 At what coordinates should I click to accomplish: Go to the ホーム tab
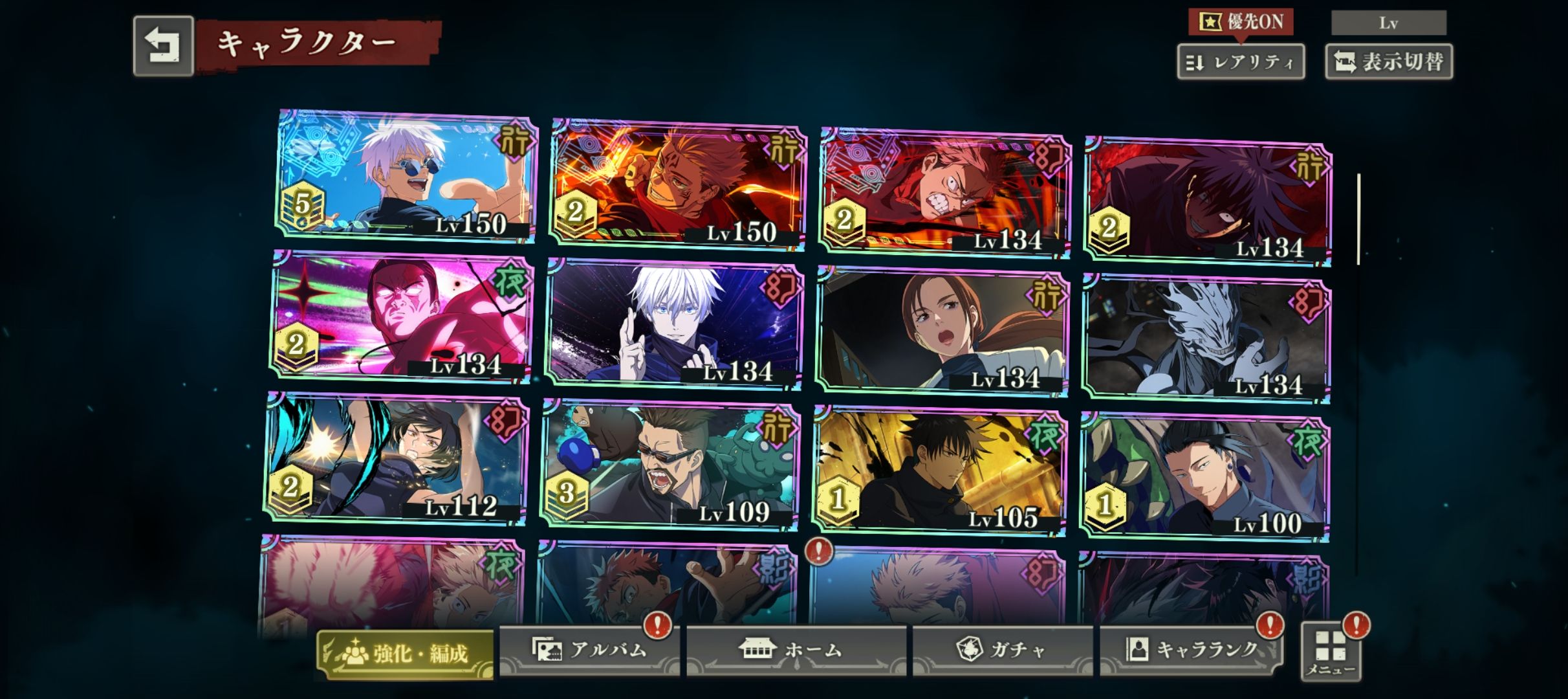[796, 650]
